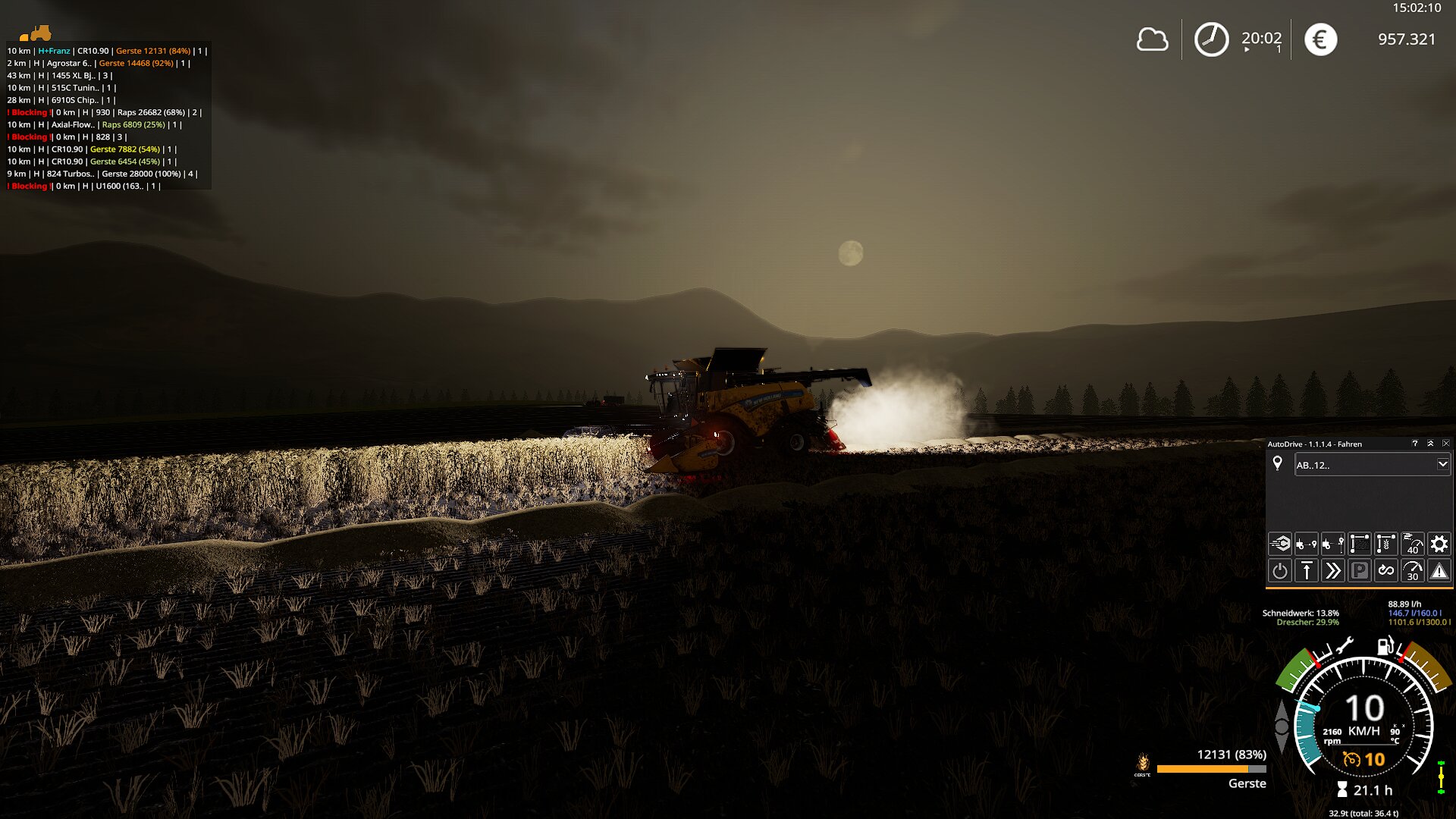The width and height of the screenshot is (1456, 819).
Task: Select the Agrostar Gerste 14468 vehicle row
Action: [99, 63]
